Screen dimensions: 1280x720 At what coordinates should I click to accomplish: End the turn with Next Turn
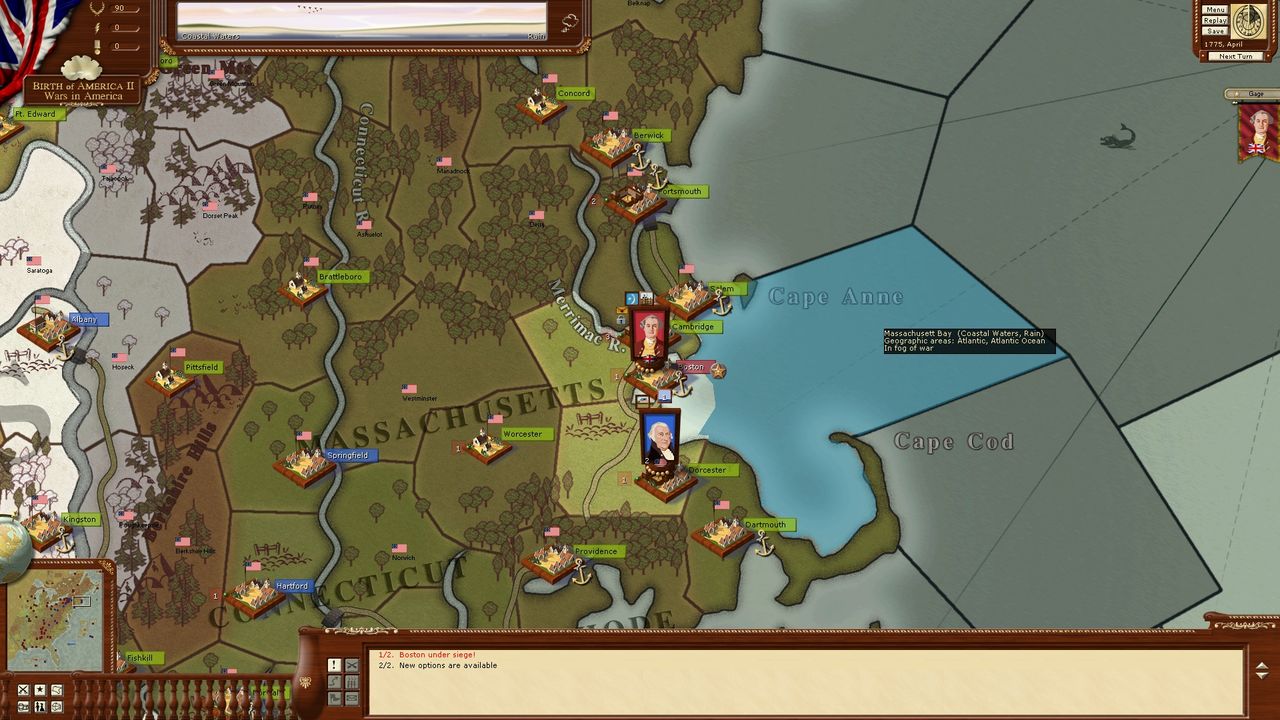click(1235, 56)
